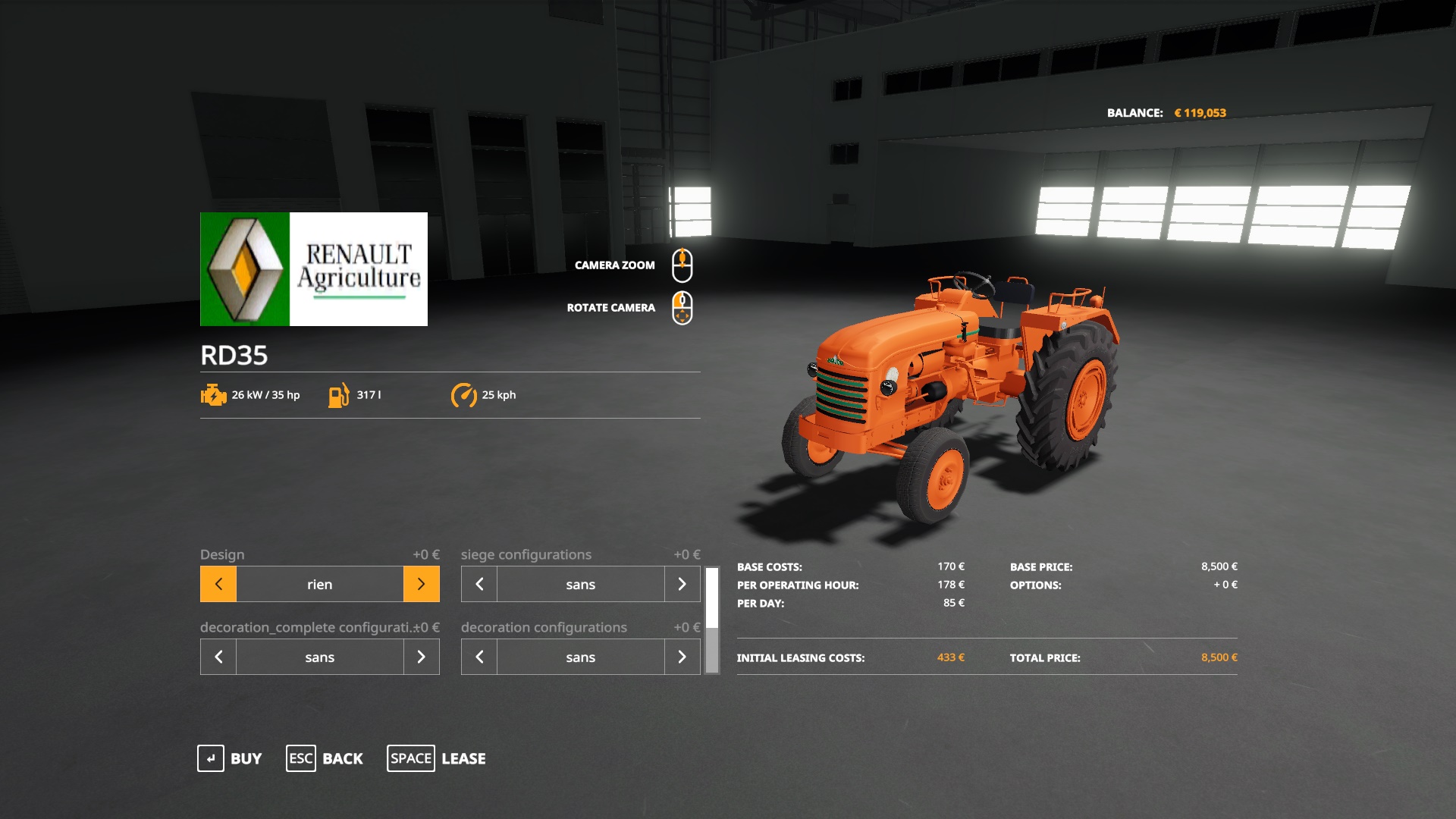Viewport: 1456px width, 819px height.
Task: Advance siege configurations to next option
Action: (x=682, y=584)
